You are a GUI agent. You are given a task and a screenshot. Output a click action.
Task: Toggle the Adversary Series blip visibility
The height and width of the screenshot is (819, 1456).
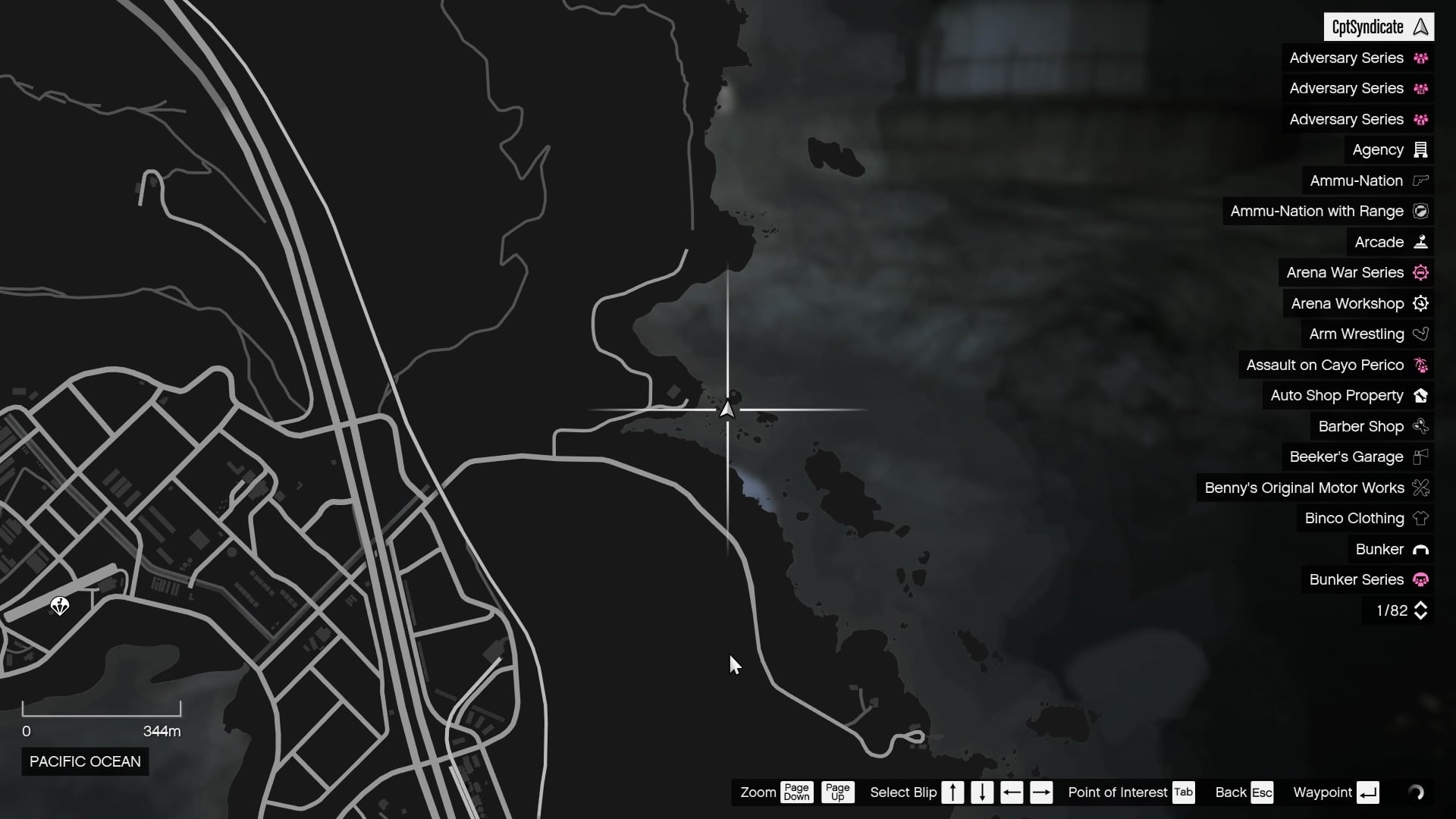[1357, 58]
